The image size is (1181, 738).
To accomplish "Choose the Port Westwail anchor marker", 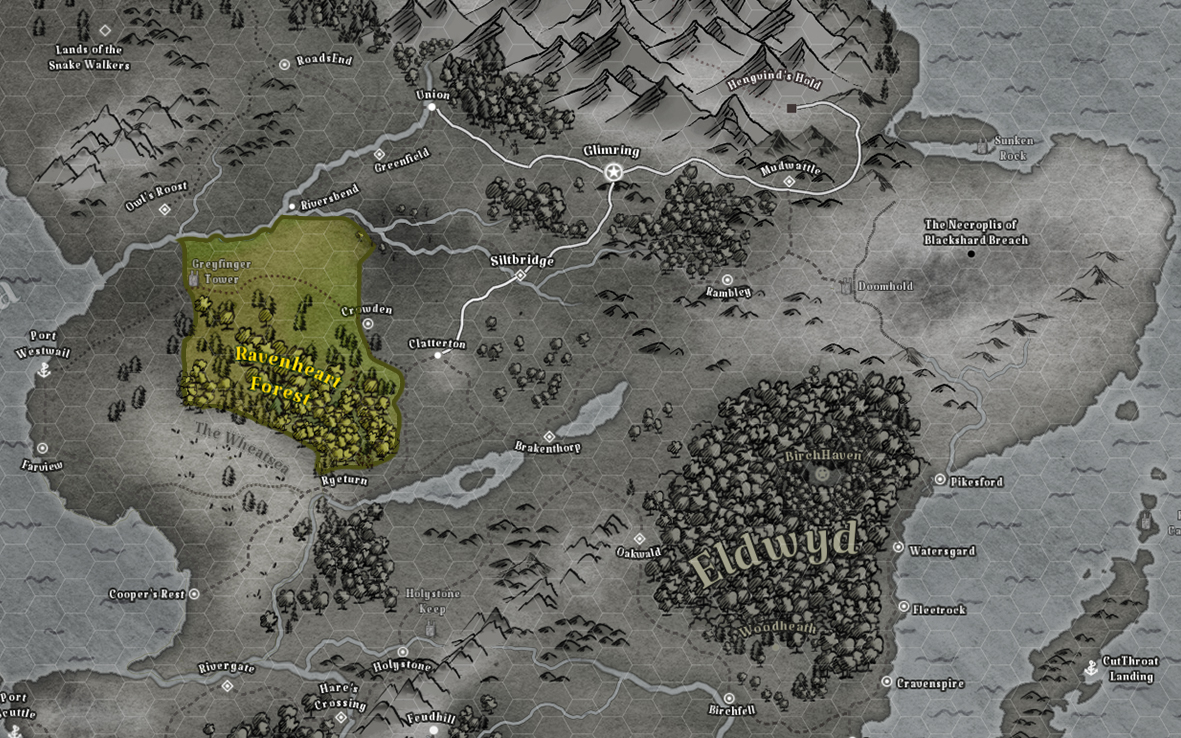I will (x=43, y=370).
